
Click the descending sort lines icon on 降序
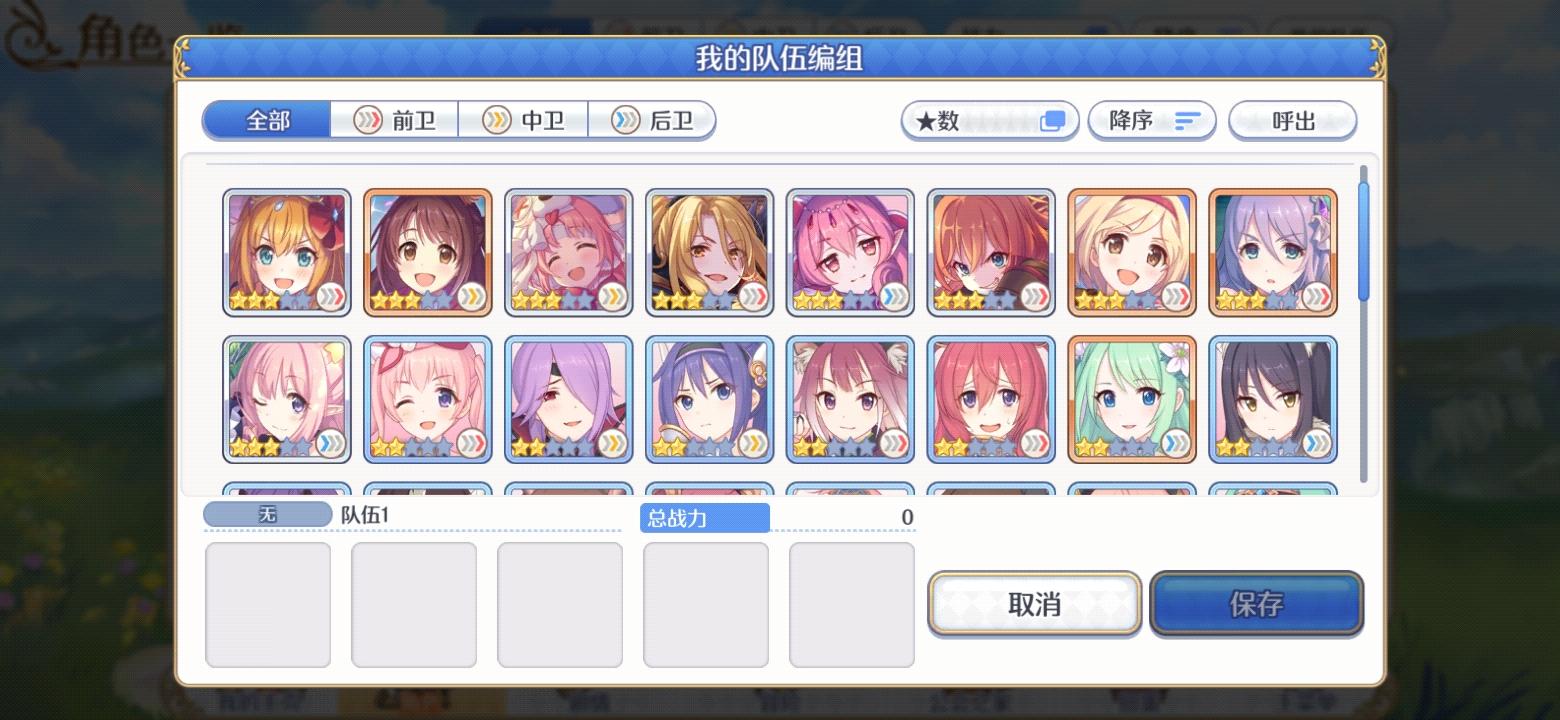click(1186, 120)
